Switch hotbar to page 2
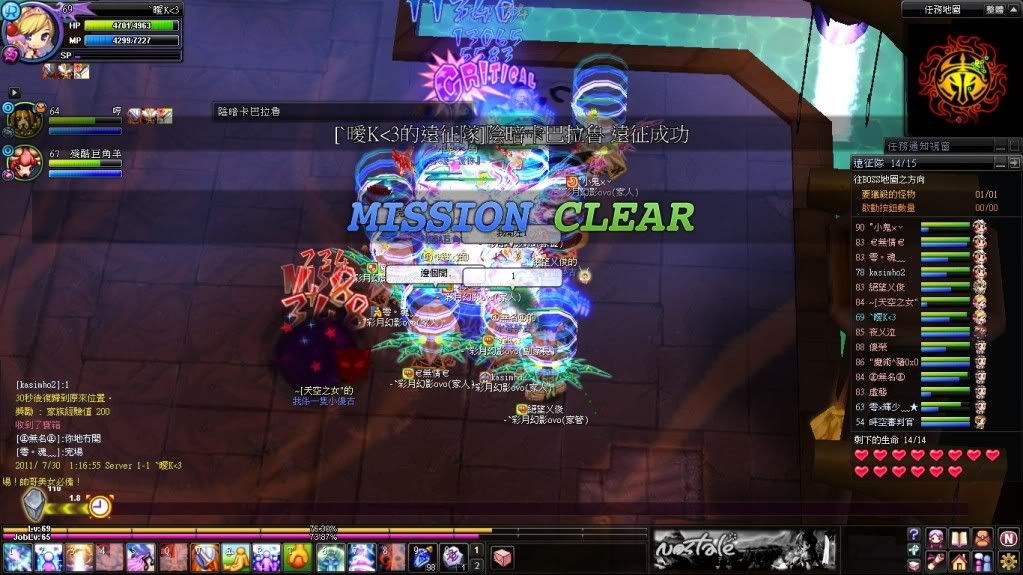 tap(477, 564)
